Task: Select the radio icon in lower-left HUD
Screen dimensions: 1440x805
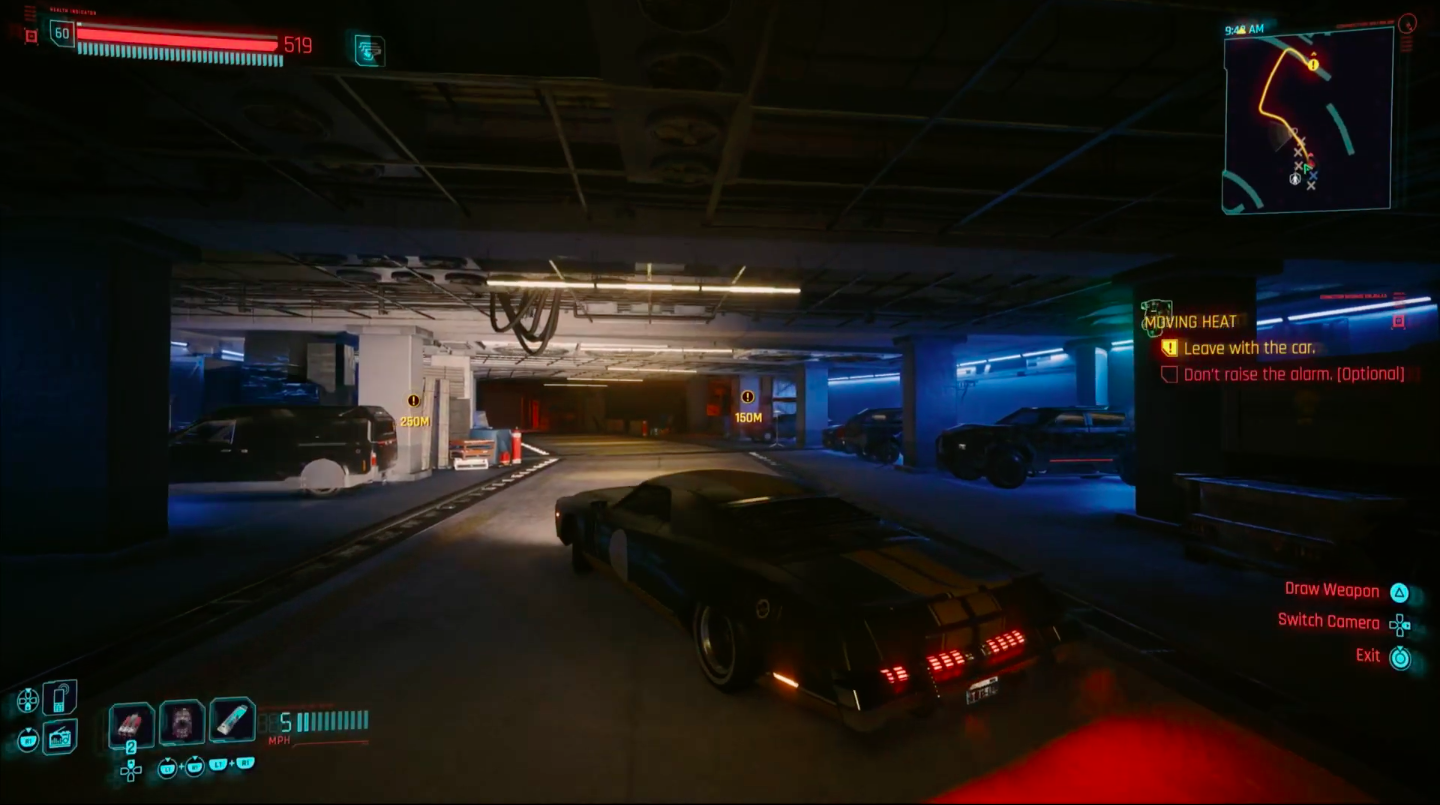Action: [x=60, y=738]
